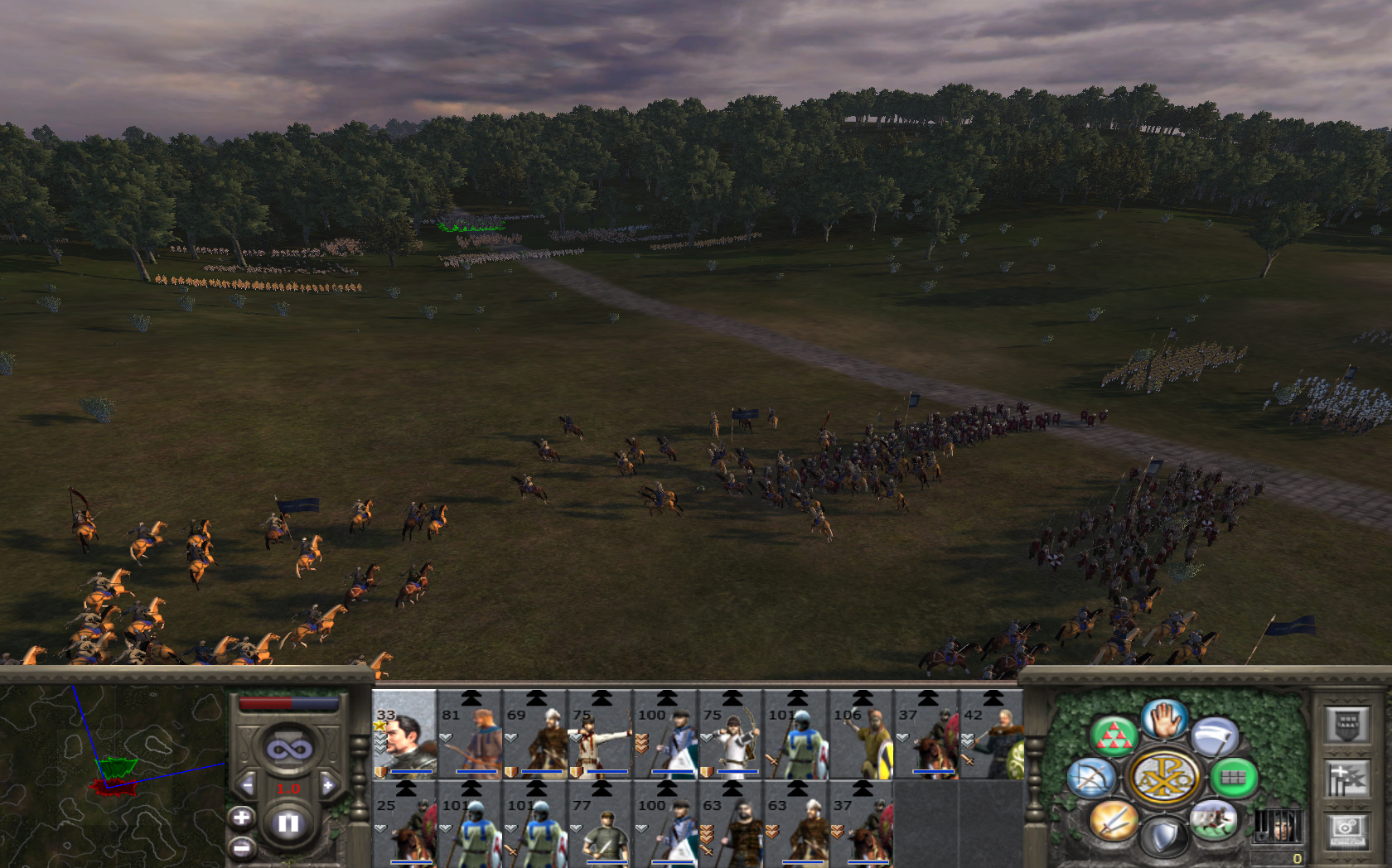Increase battle speed with the plus arrow

coord(328,785)
